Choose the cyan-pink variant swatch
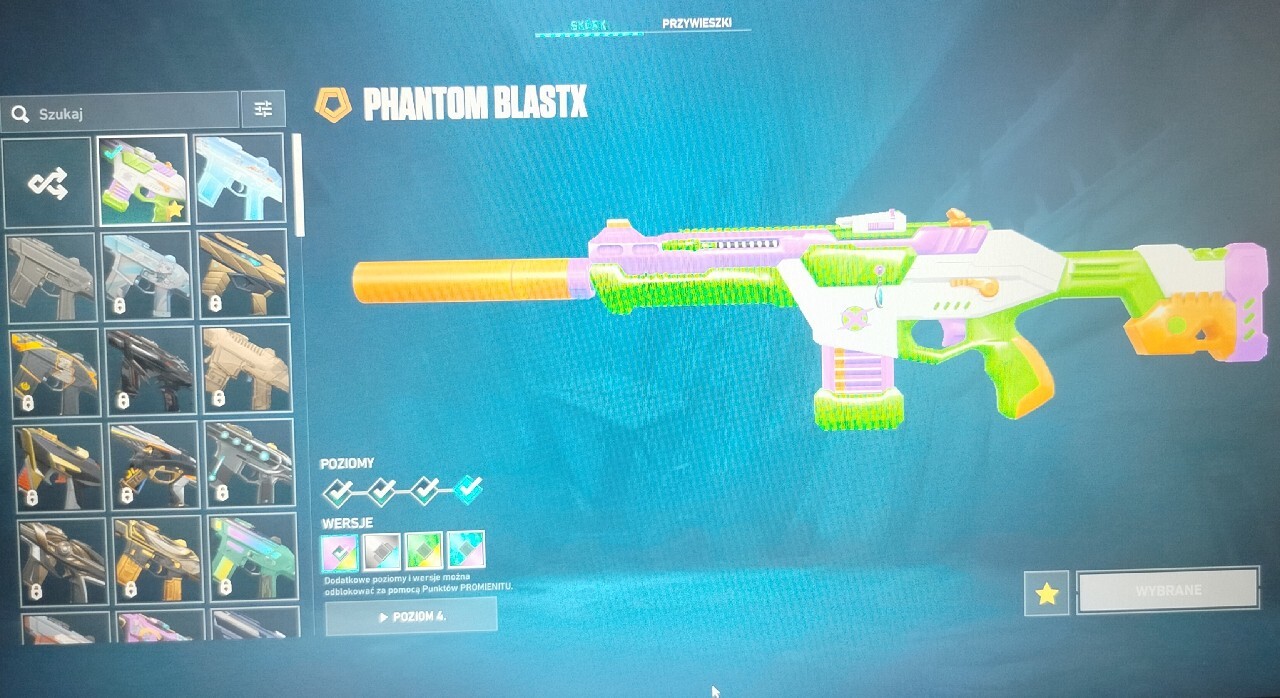Image resolution: width=1280 pixels, height=698 pixels. click(466, 550)
